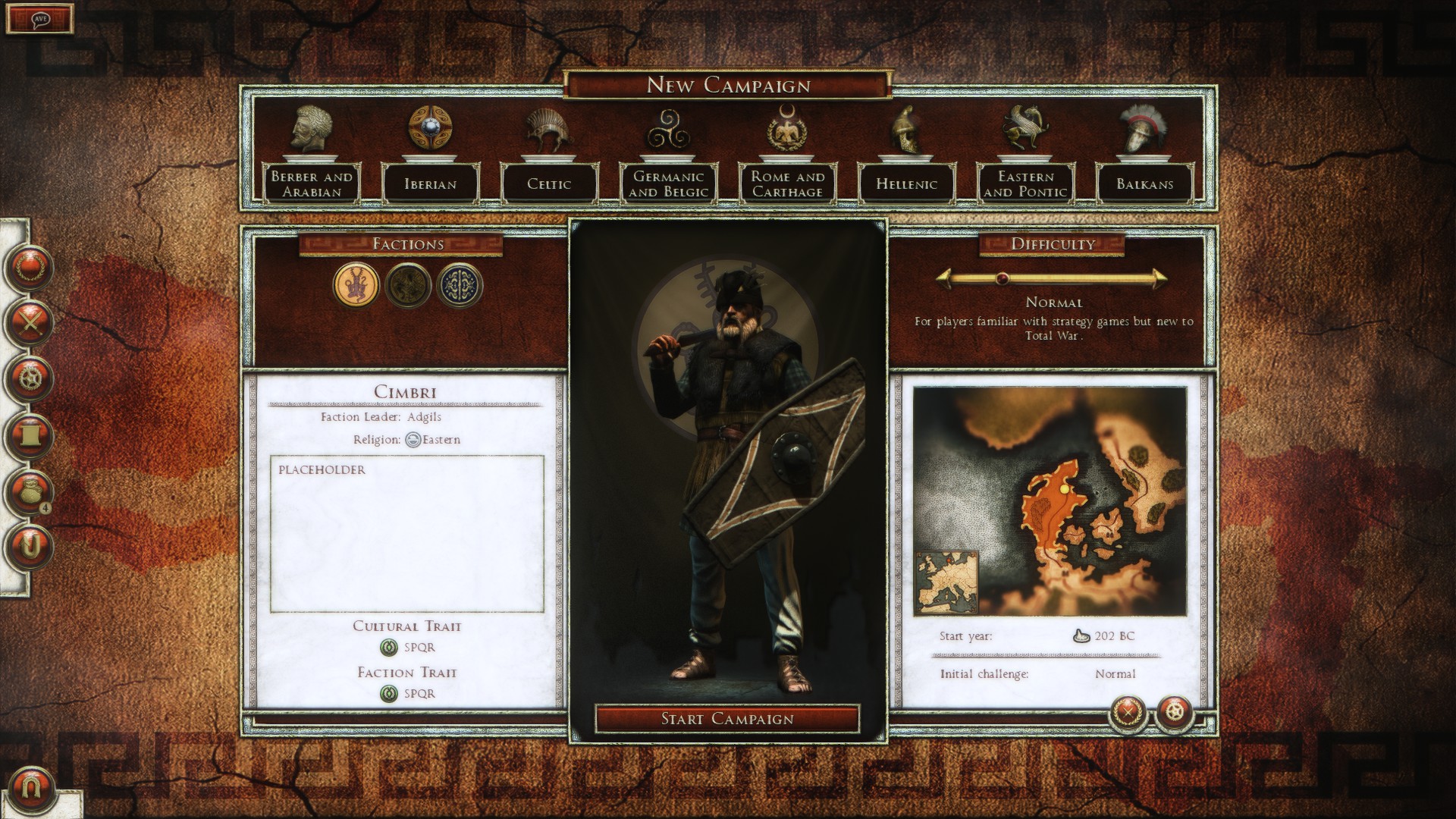The height and width of the screenshot is (819, 1456).
Task: Choose the Celtic culture tab
Action: [x=549, y=184]
